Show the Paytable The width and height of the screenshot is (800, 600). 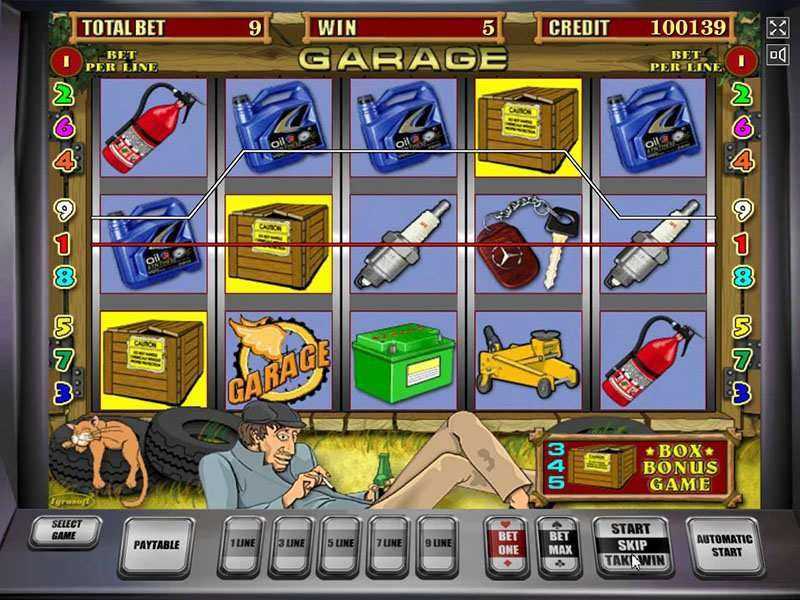(x=157, y=544)
